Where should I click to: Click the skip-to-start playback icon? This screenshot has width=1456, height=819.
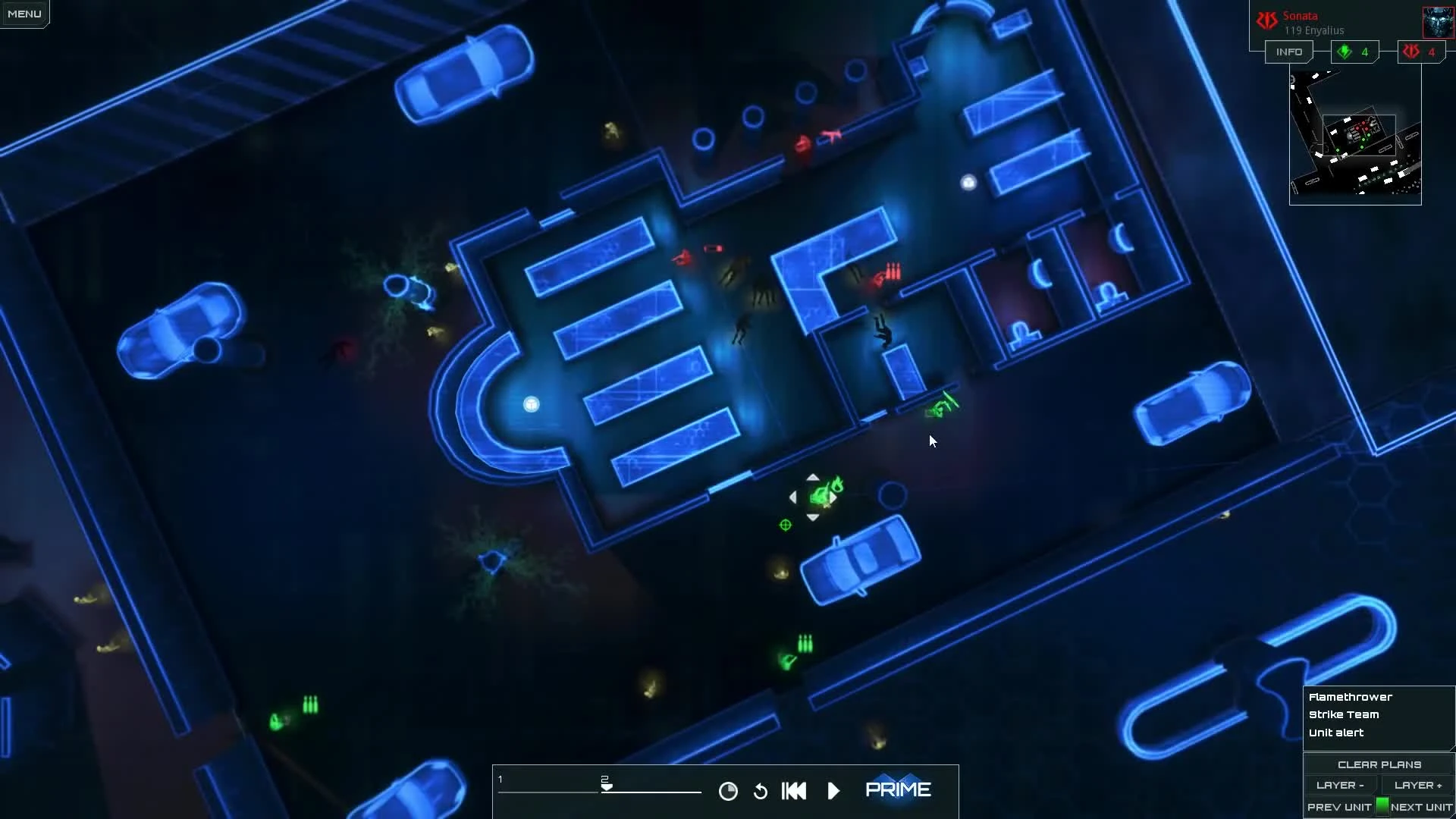tap(793, 790)
